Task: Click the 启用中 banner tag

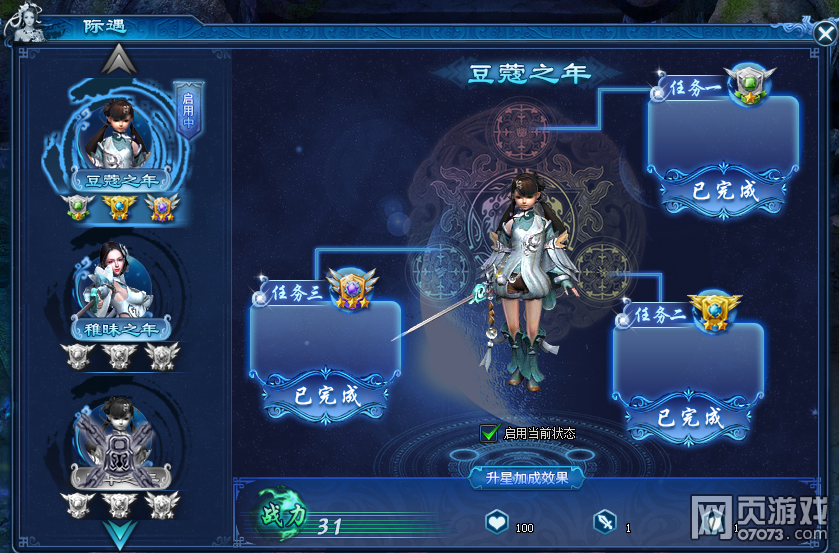Action: tap(187, 109)
